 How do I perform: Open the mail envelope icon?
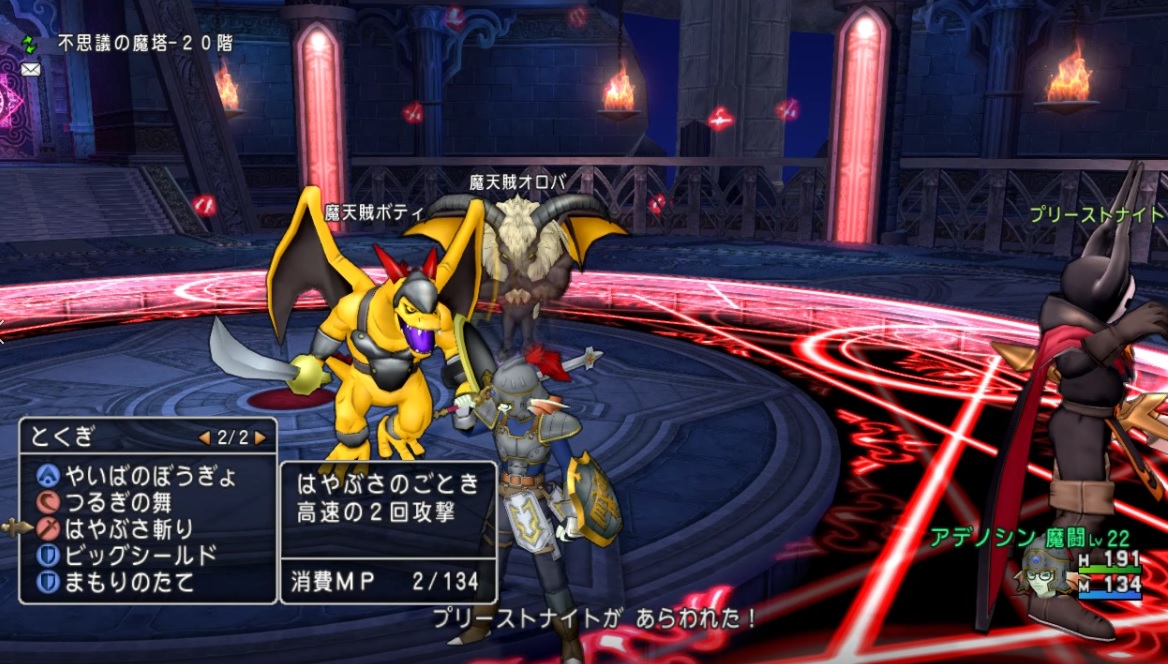pyautogui.click(x=29, y=69)
